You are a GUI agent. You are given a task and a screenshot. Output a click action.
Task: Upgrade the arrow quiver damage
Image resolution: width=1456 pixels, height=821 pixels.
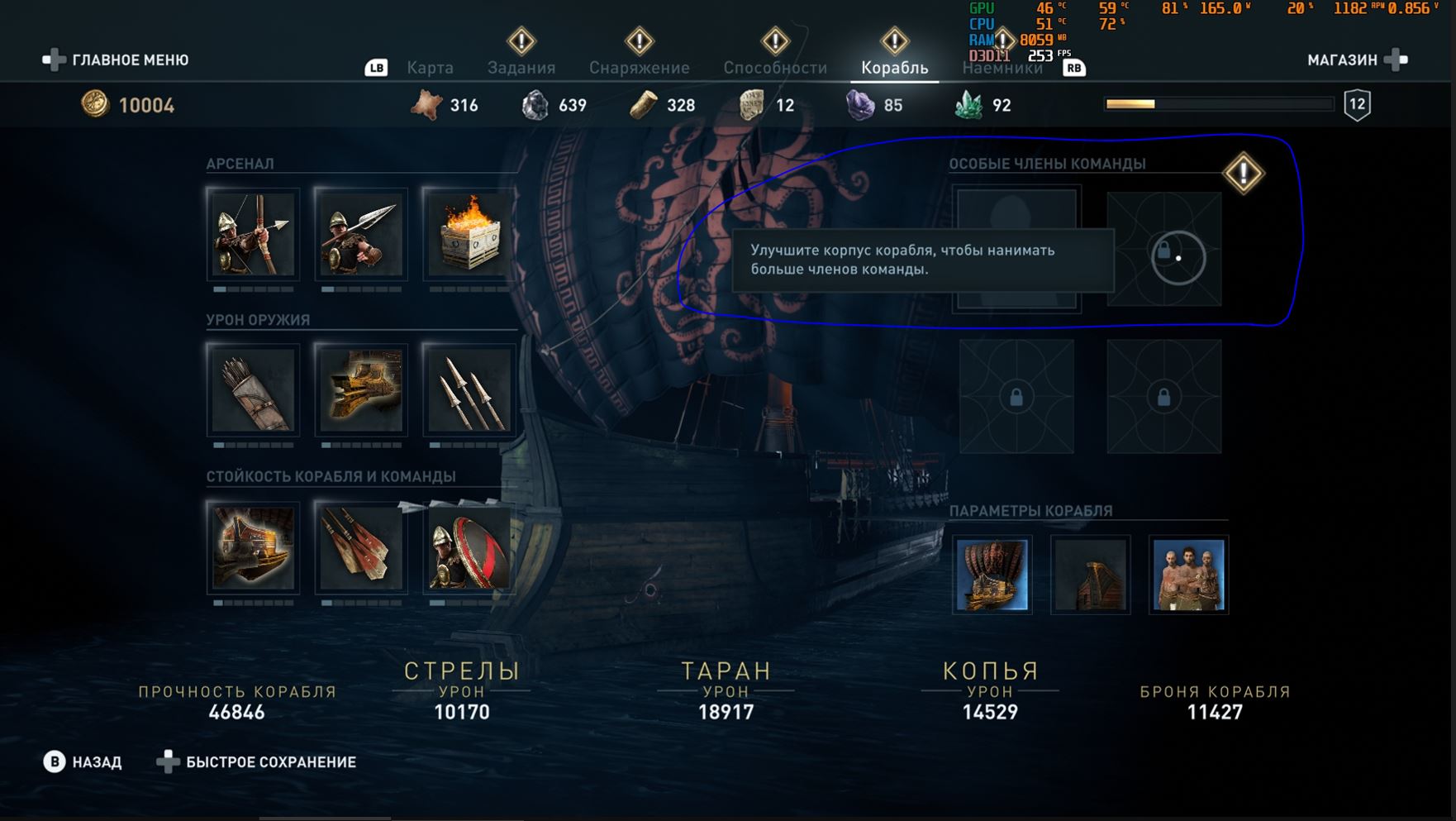coord(253,389)
